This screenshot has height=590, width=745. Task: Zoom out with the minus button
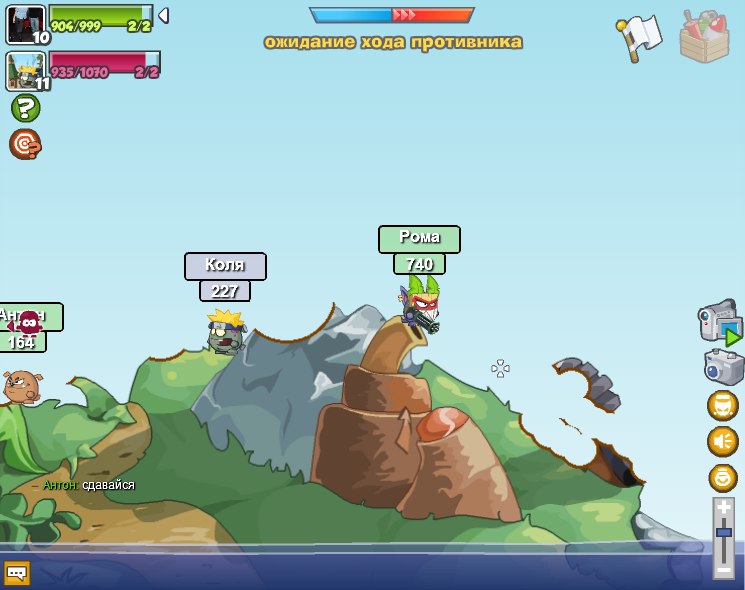723,570
